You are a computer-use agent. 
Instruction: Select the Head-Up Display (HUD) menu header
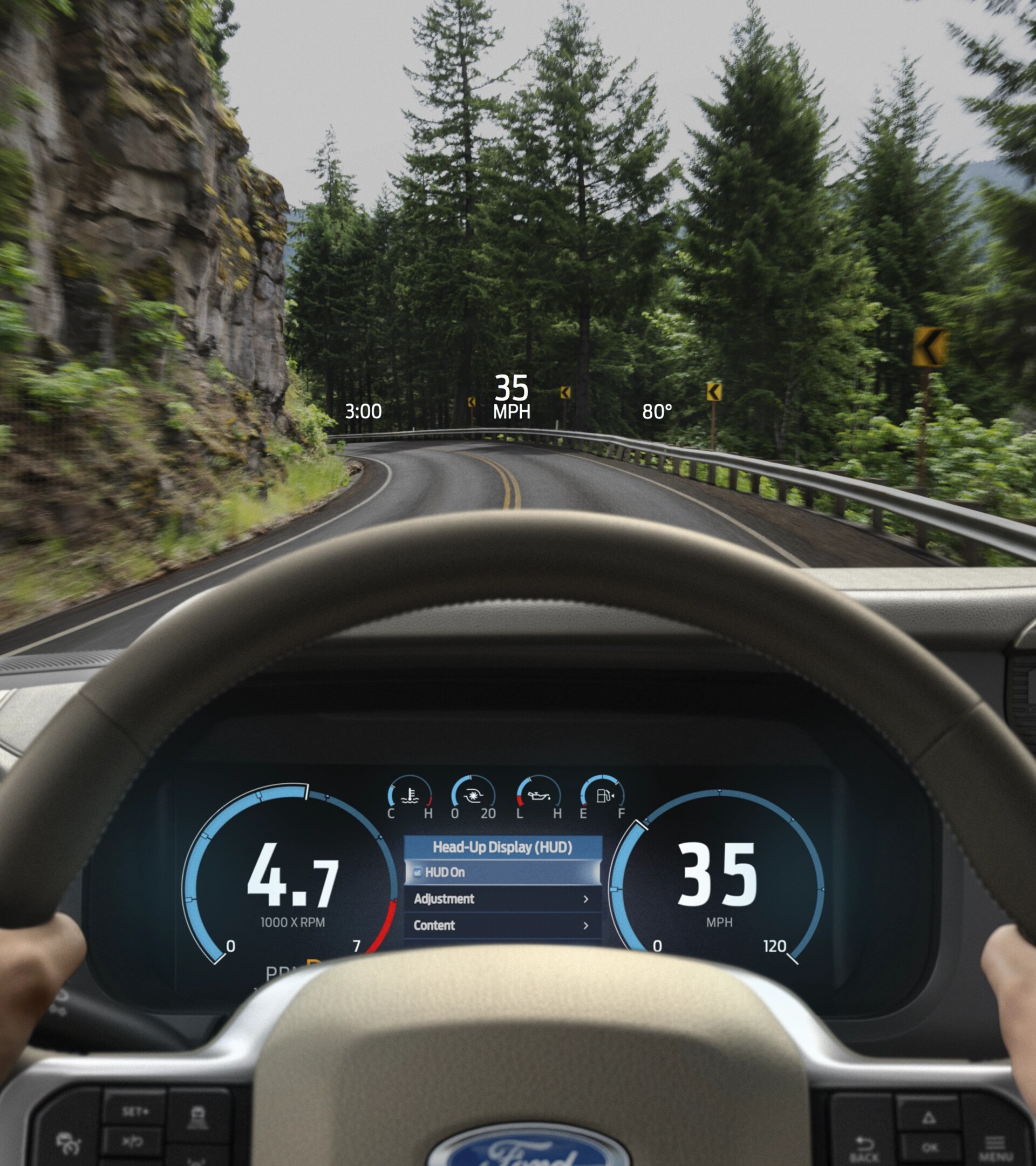(502, 846)
